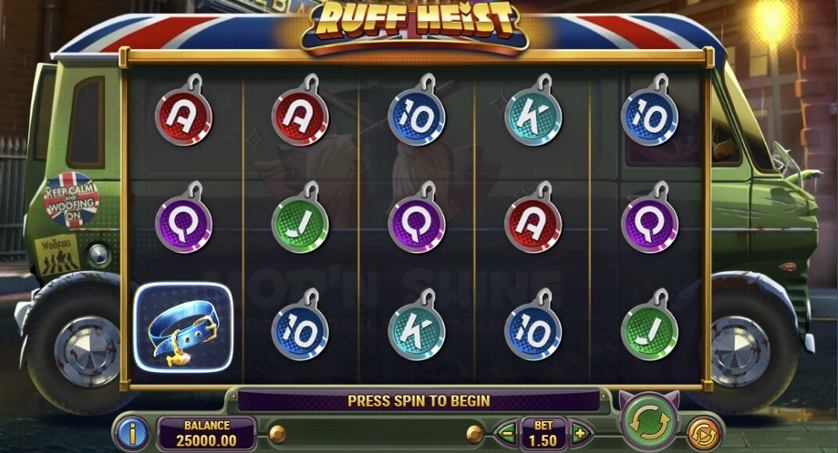Viewport: 838px width, 453px height.
Task: Decrease the bet amount
Action: point(506,433)
